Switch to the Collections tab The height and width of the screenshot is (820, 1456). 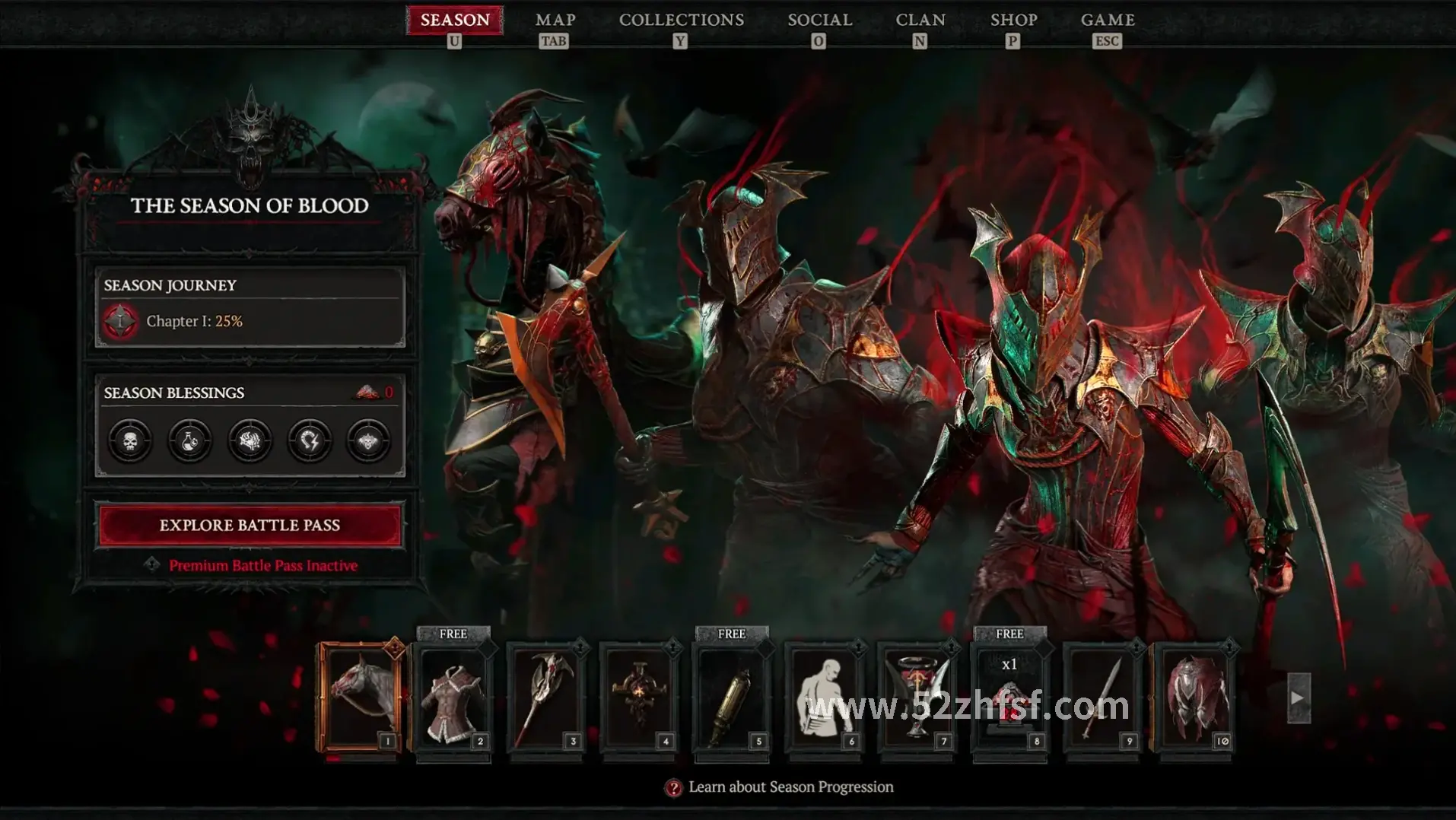pyautogui.click(x=681, y=21)
